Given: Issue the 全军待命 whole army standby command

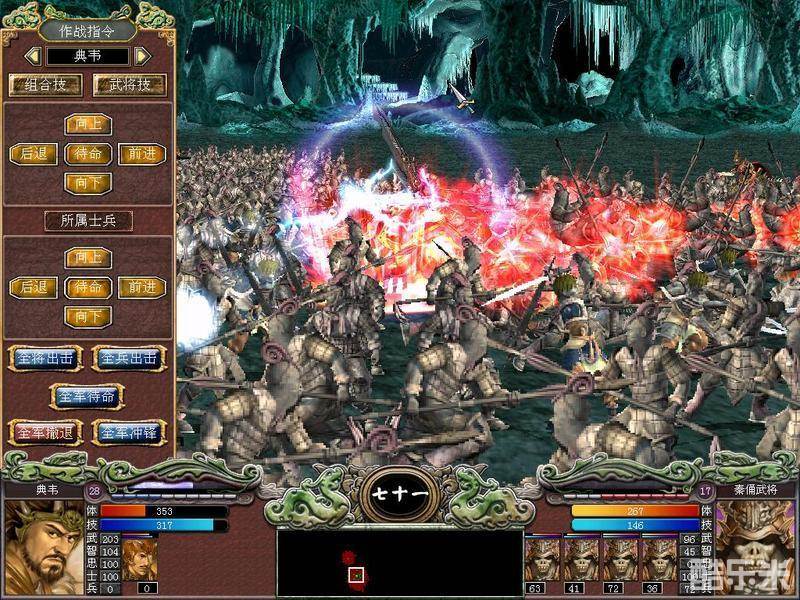Looking at the screenshot, I should [x=87, y=396].
